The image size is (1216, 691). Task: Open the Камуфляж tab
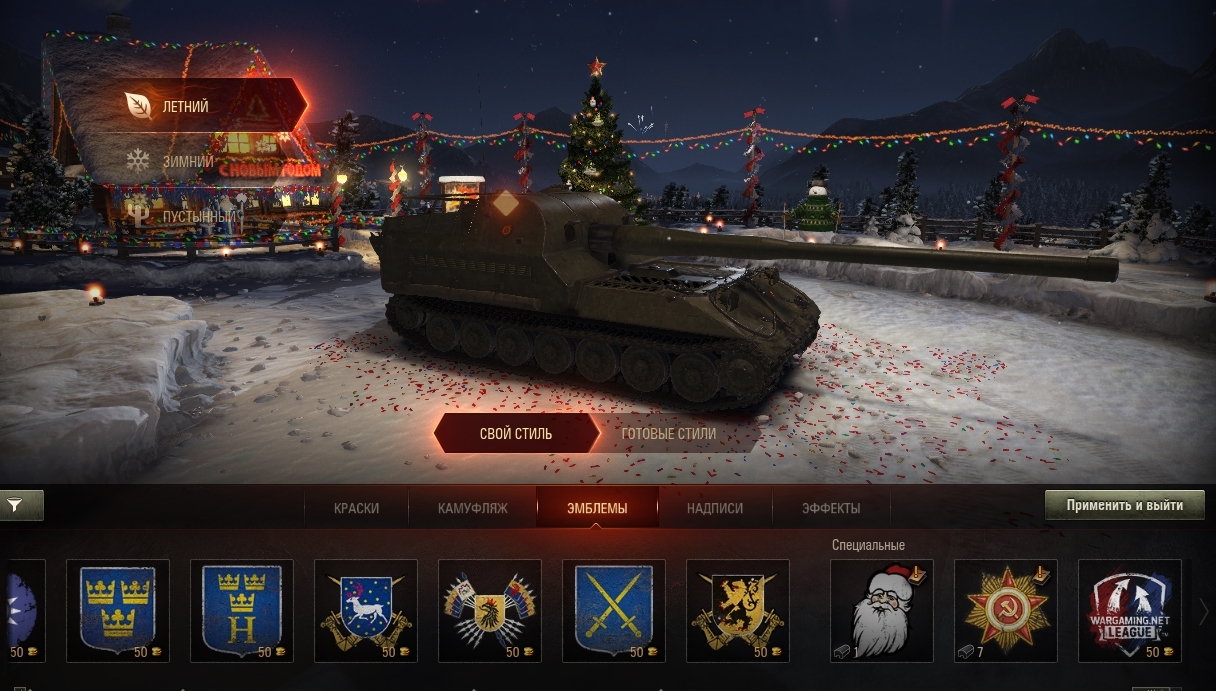coord(473,508)
